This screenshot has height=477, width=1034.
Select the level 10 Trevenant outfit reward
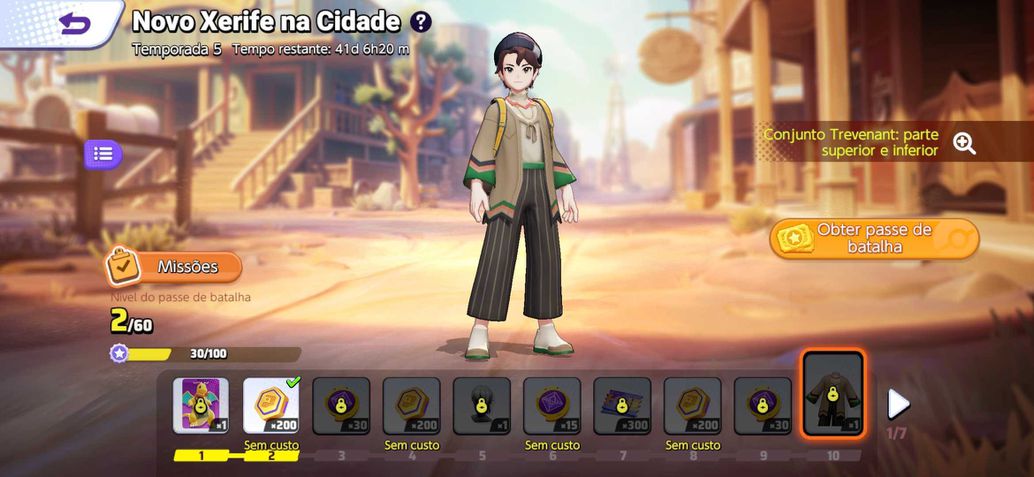(833, 394)
